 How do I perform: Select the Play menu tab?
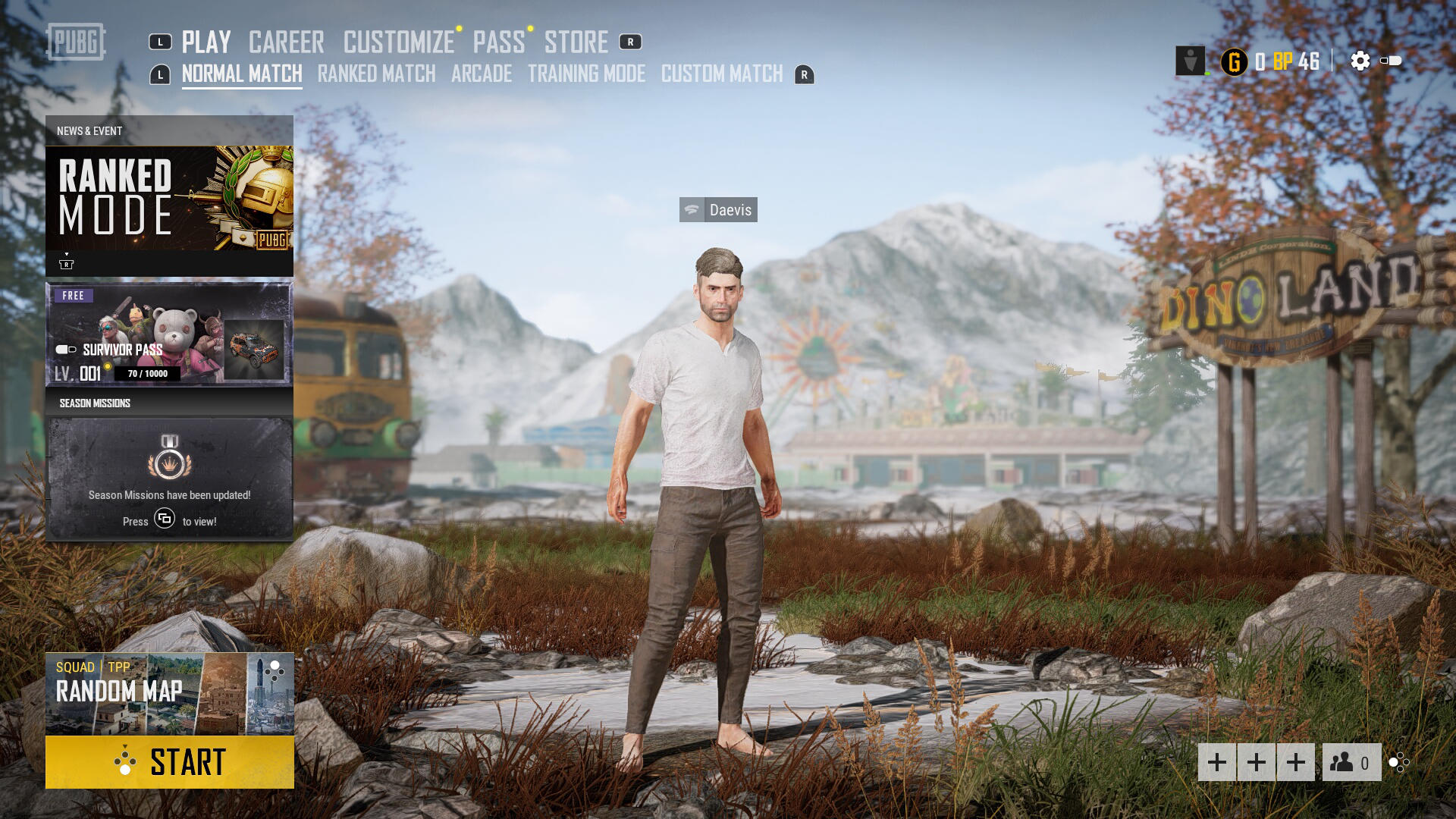(206, 42)
